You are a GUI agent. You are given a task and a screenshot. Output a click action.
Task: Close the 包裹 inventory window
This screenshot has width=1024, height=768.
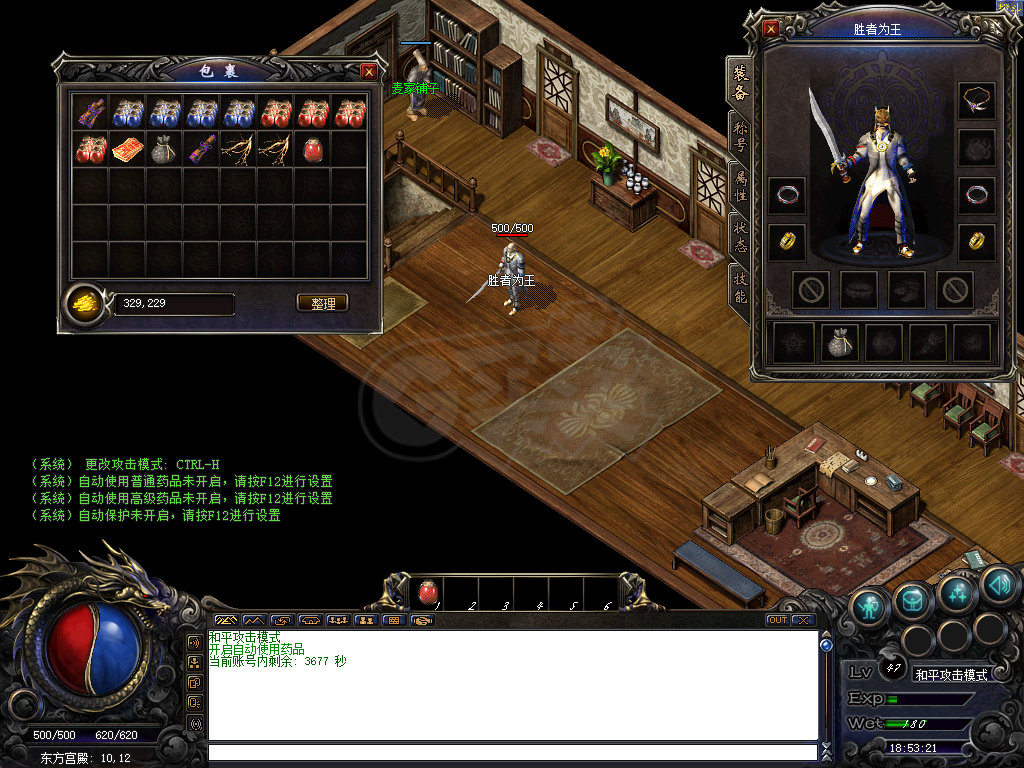(x=369, y=72)
